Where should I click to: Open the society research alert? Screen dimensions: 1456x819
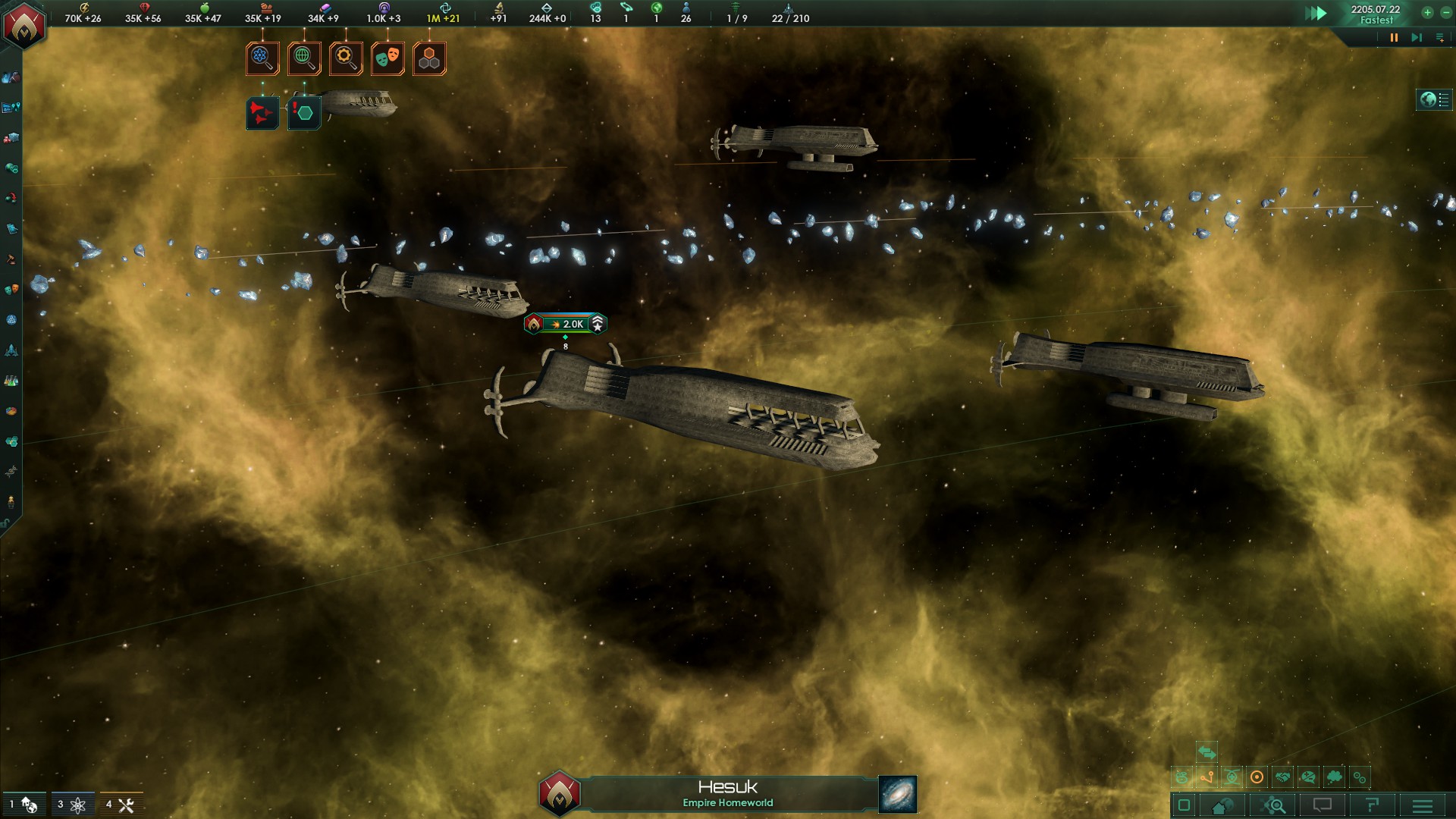304,58
